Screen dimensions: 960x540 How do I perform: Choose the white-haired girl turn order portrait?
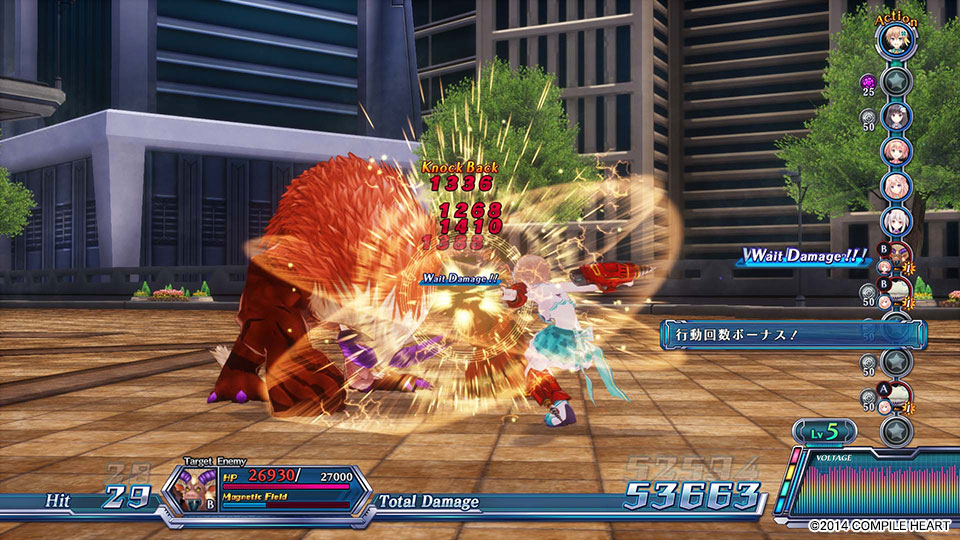coord(896,221)
